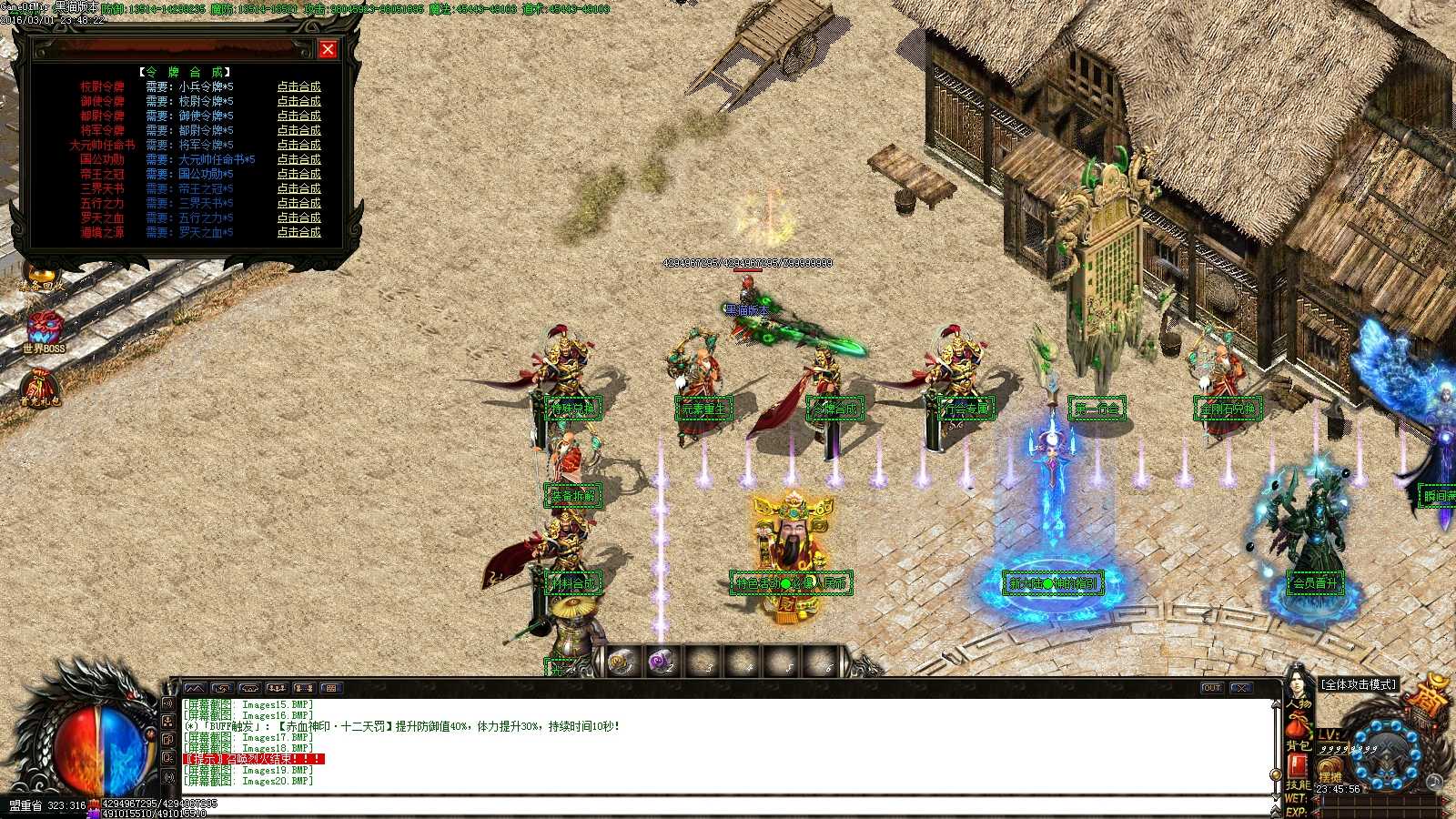
Task: Select the 三界天书 row in token synthesis list
Action: (100, 188)
